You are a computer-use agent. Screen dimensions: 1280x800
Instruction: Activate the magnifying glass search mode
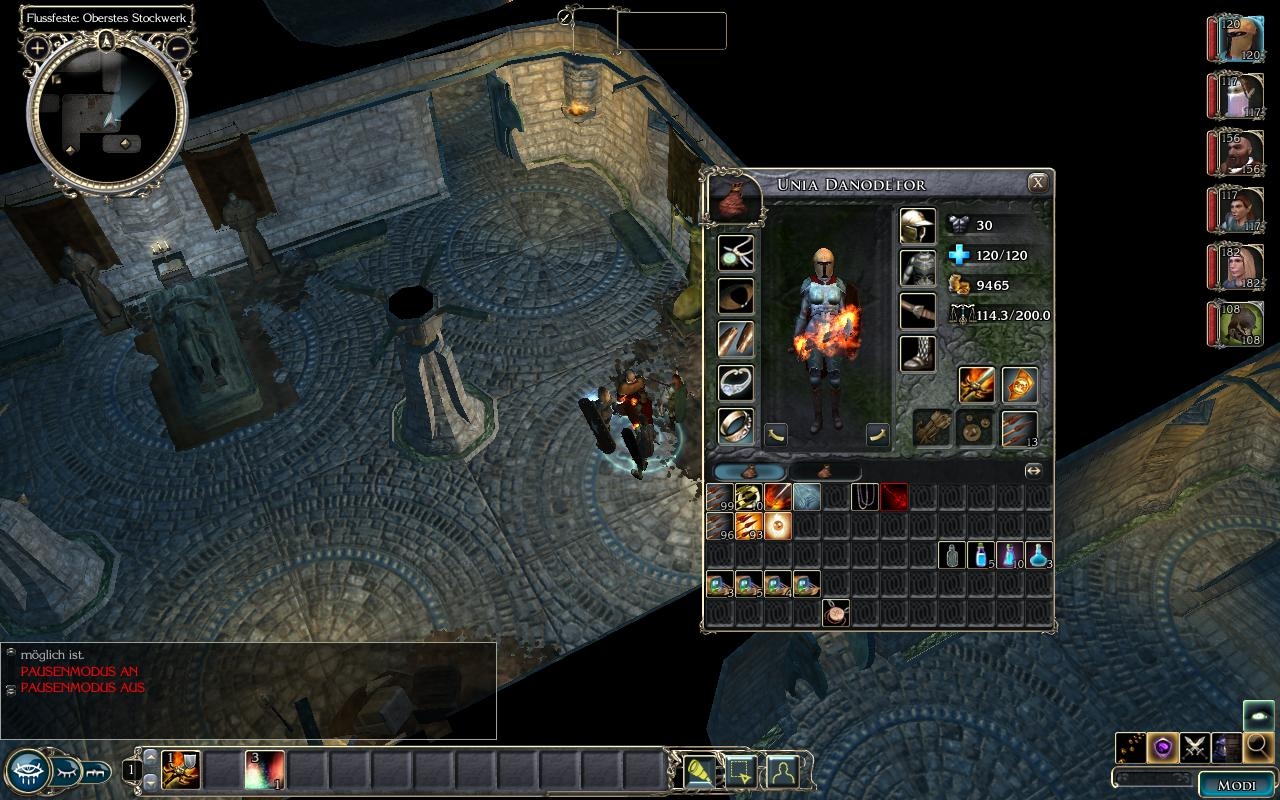click(x=1258, y=746)
